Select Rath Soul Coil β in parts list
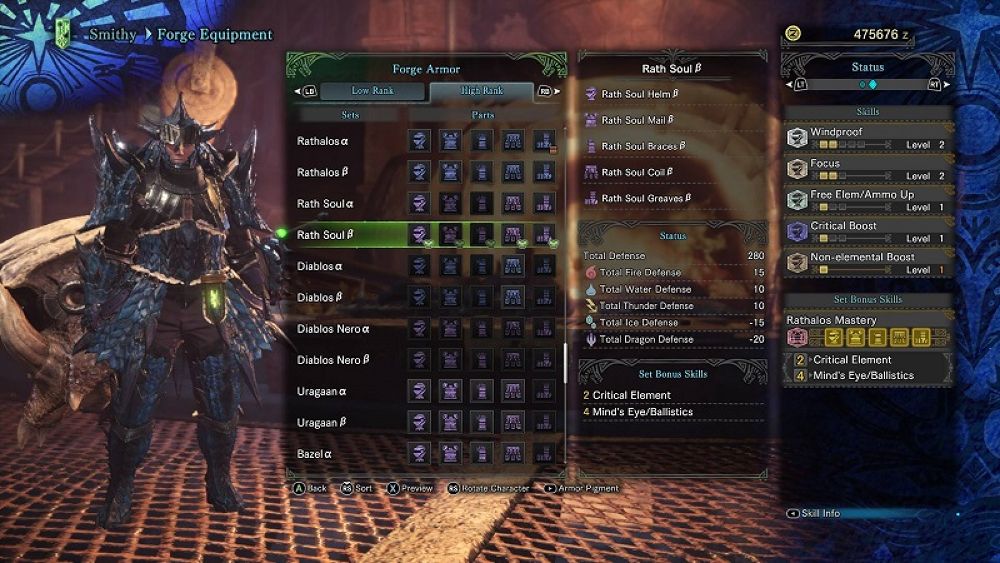 [x=637, y=172]
